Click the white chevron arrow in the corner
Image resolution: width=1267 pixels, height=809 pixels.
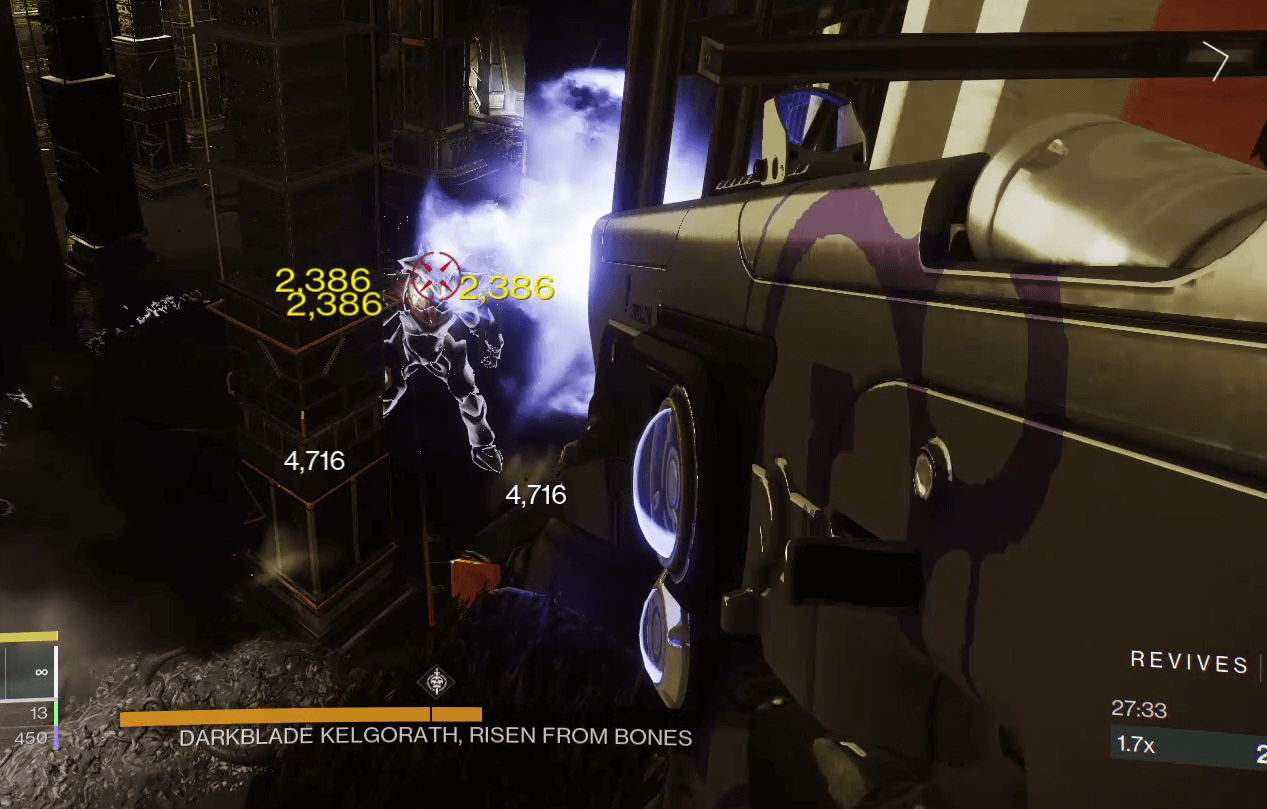1219,62
